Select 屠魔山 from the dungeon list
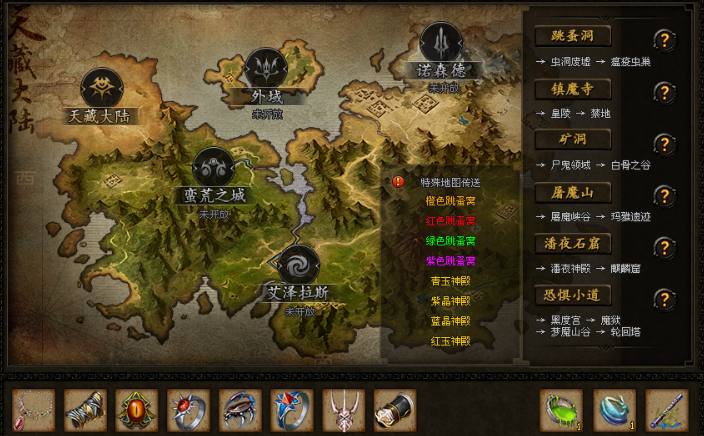 [x=573, y=193]
